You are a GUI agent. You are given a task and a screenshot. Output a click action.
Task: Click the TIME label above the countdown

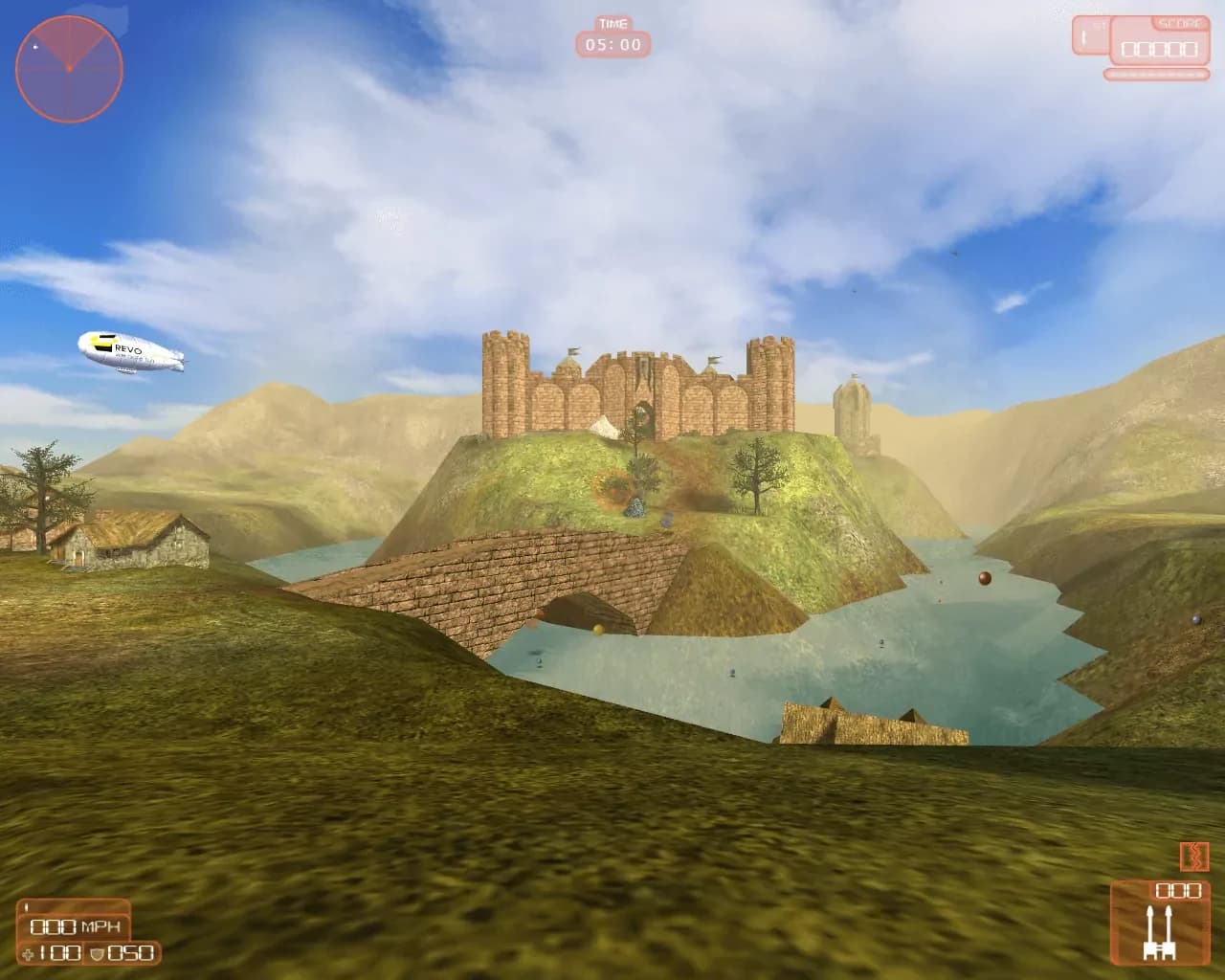click(612, 23)
